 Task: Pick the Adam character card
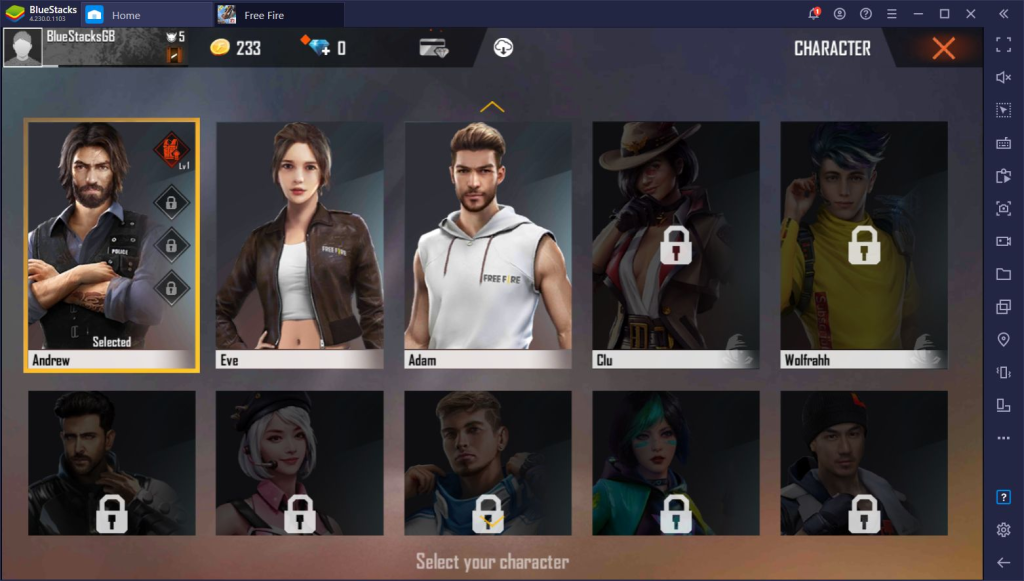point(487,245)
